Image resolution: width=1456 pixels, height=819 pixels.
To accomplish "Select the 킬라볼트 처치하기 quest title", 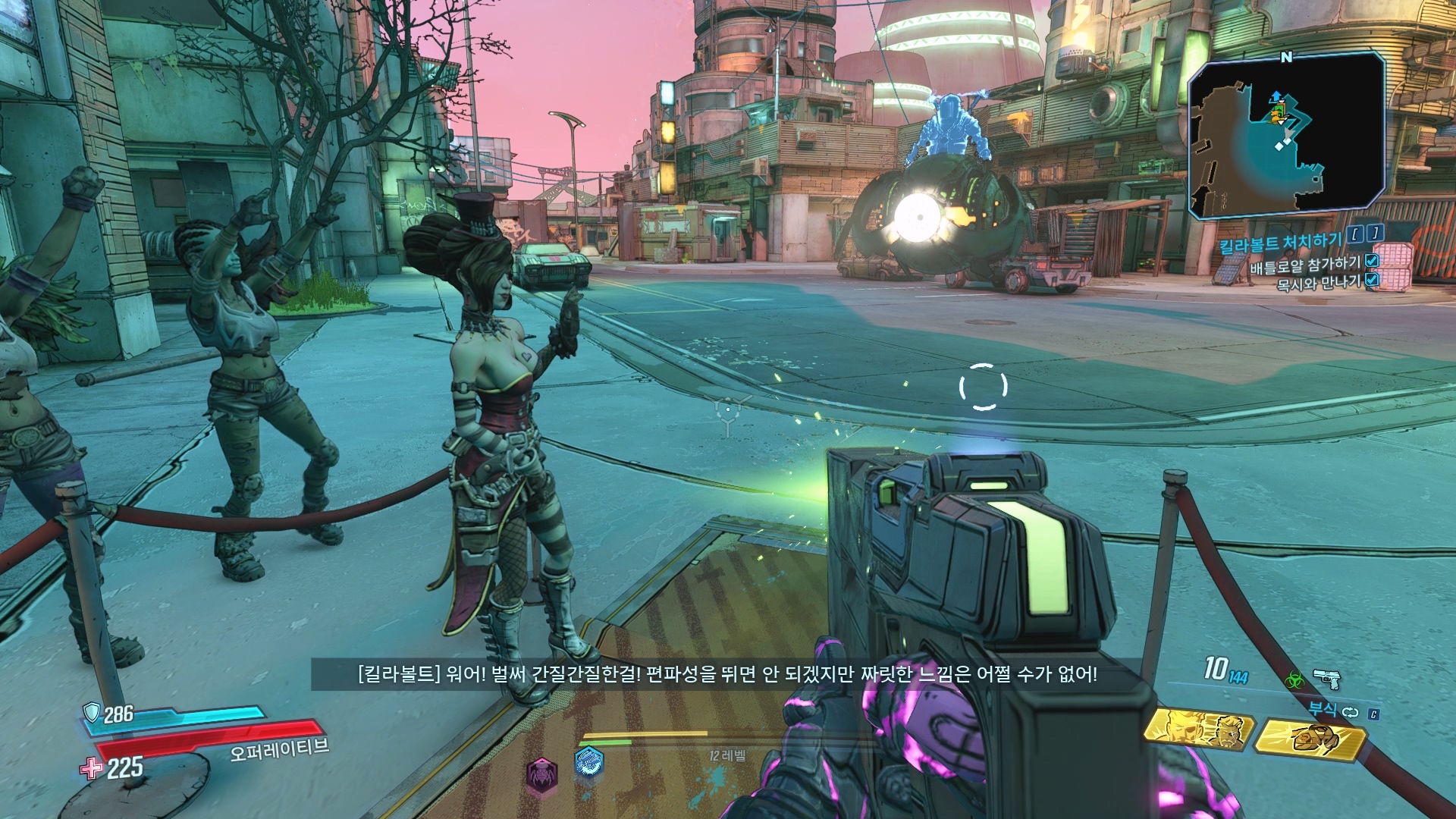I will 1281,243.
